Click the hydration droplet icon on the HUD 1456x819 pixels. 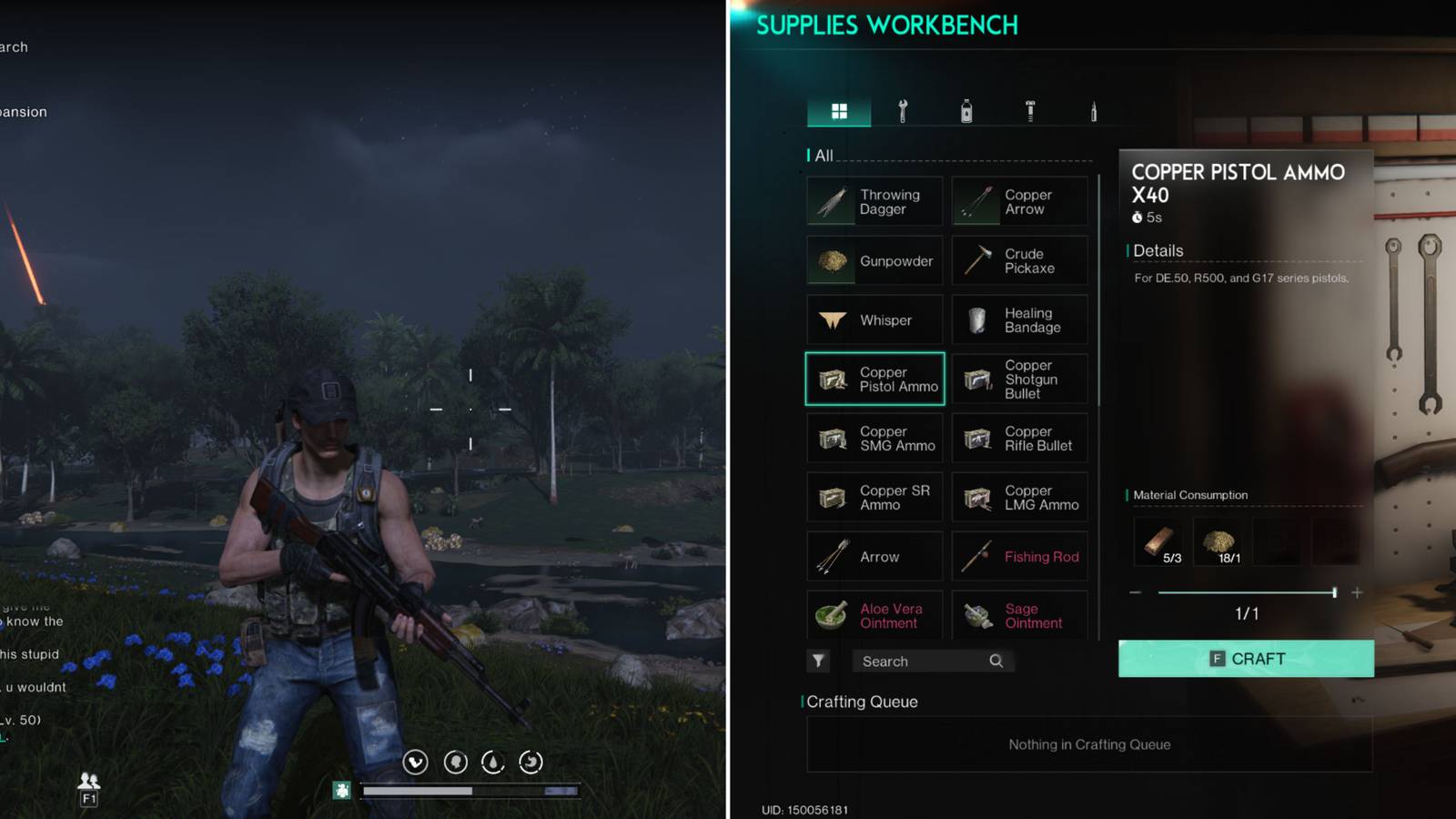493,763
